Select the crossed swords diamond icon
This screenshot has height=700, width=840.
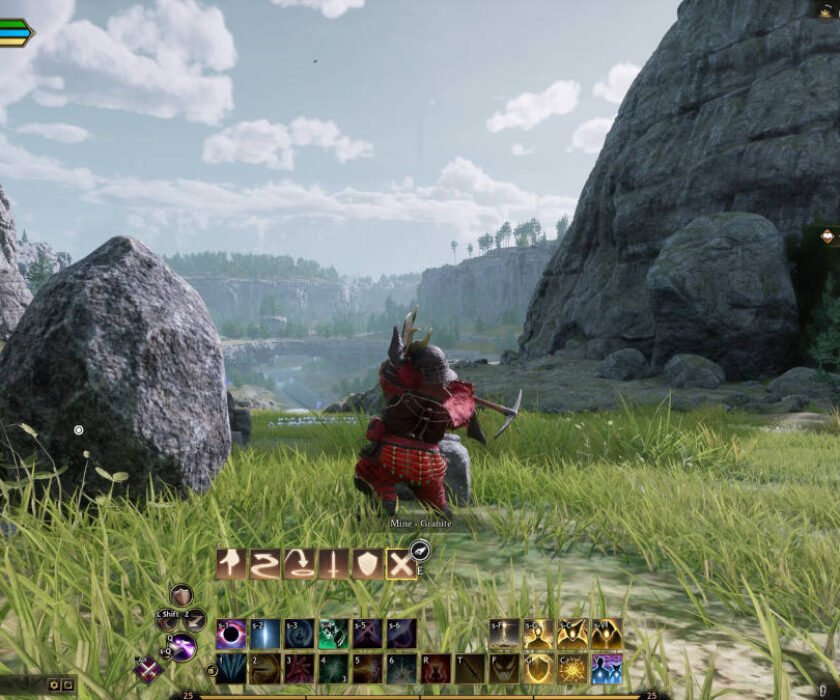[x=149, y=669]
